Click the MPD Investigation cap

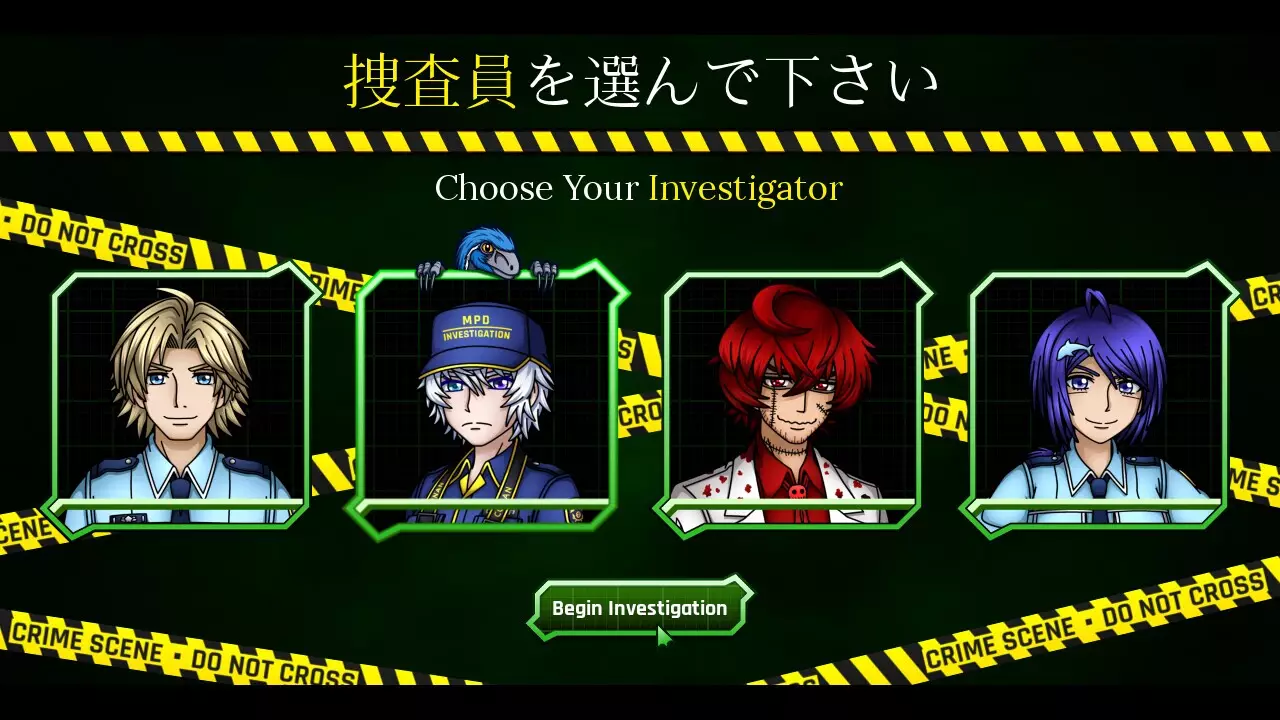pos(478,330)
